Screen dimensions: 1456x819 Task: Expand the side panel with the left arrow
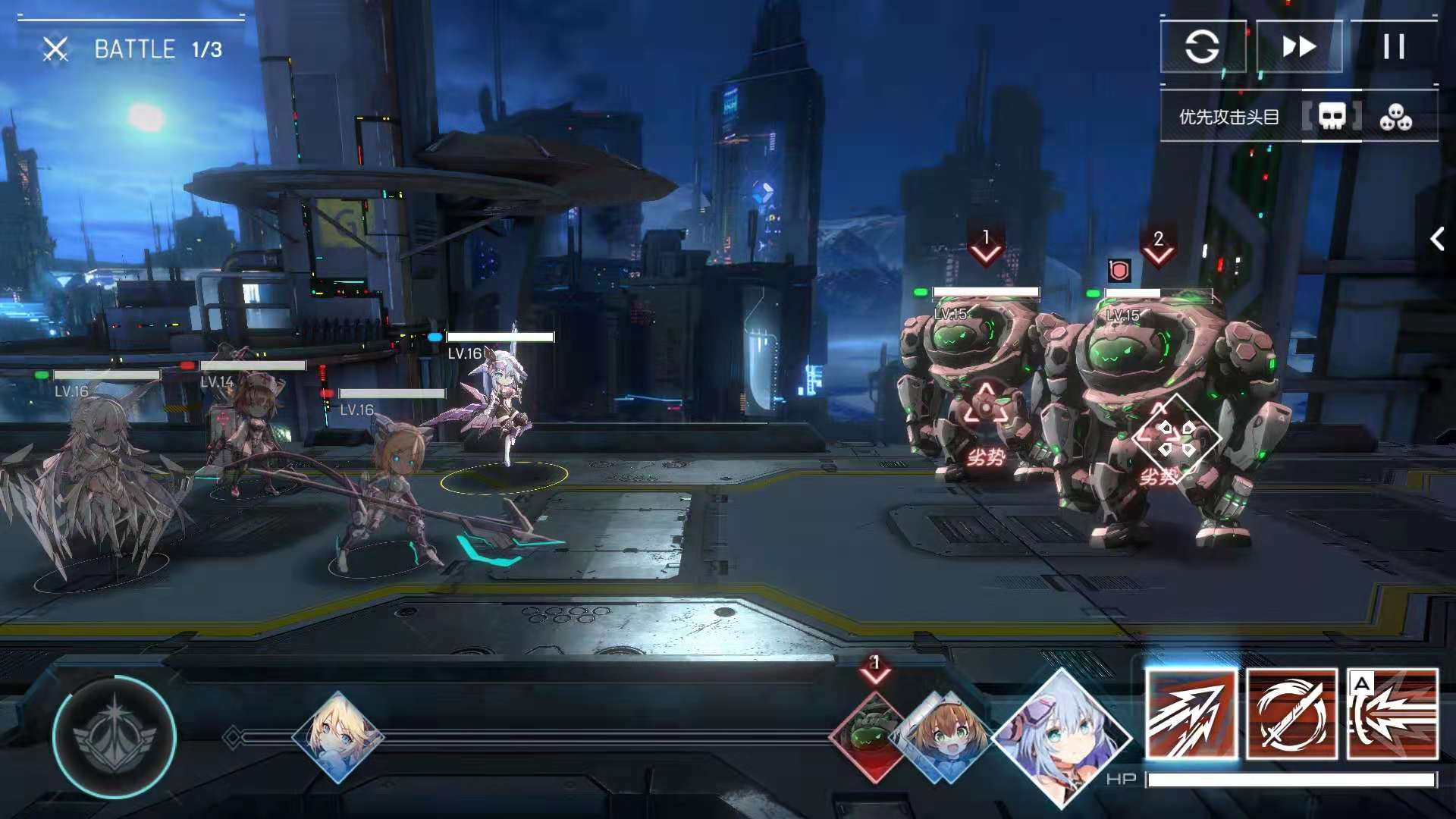1436,240
